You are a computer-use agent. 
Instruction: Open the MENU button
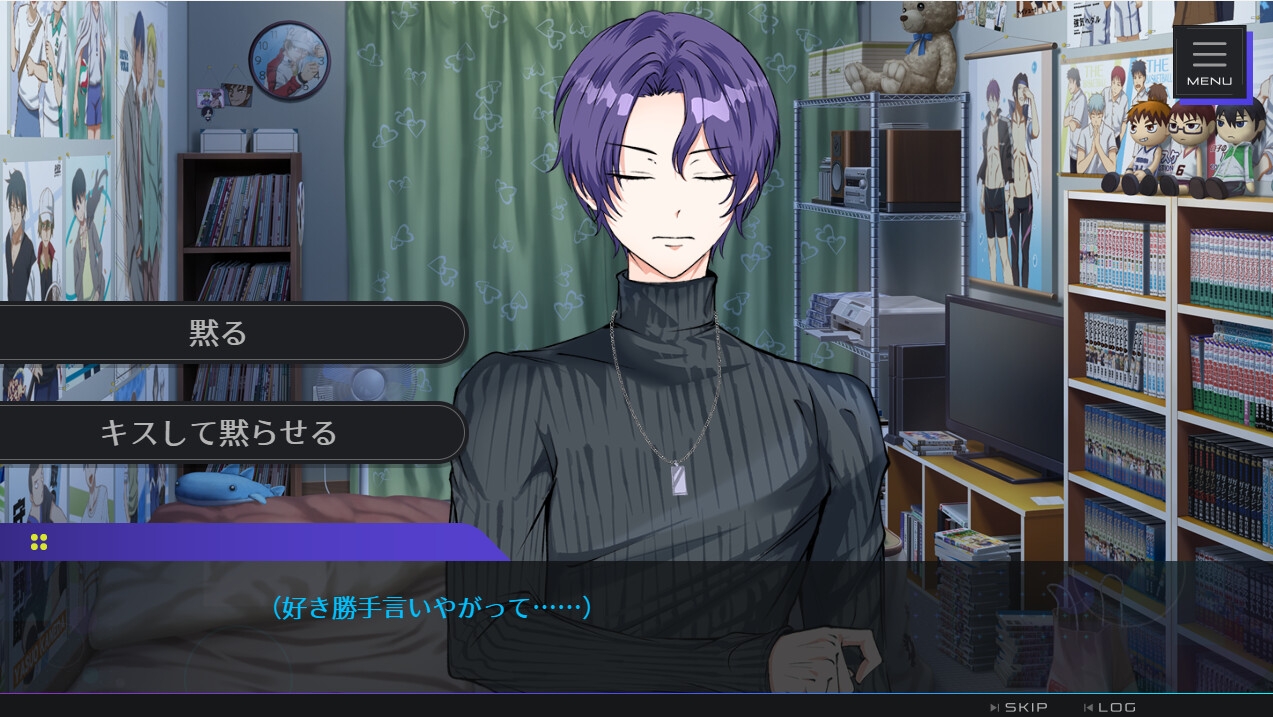pos(1209,62)
